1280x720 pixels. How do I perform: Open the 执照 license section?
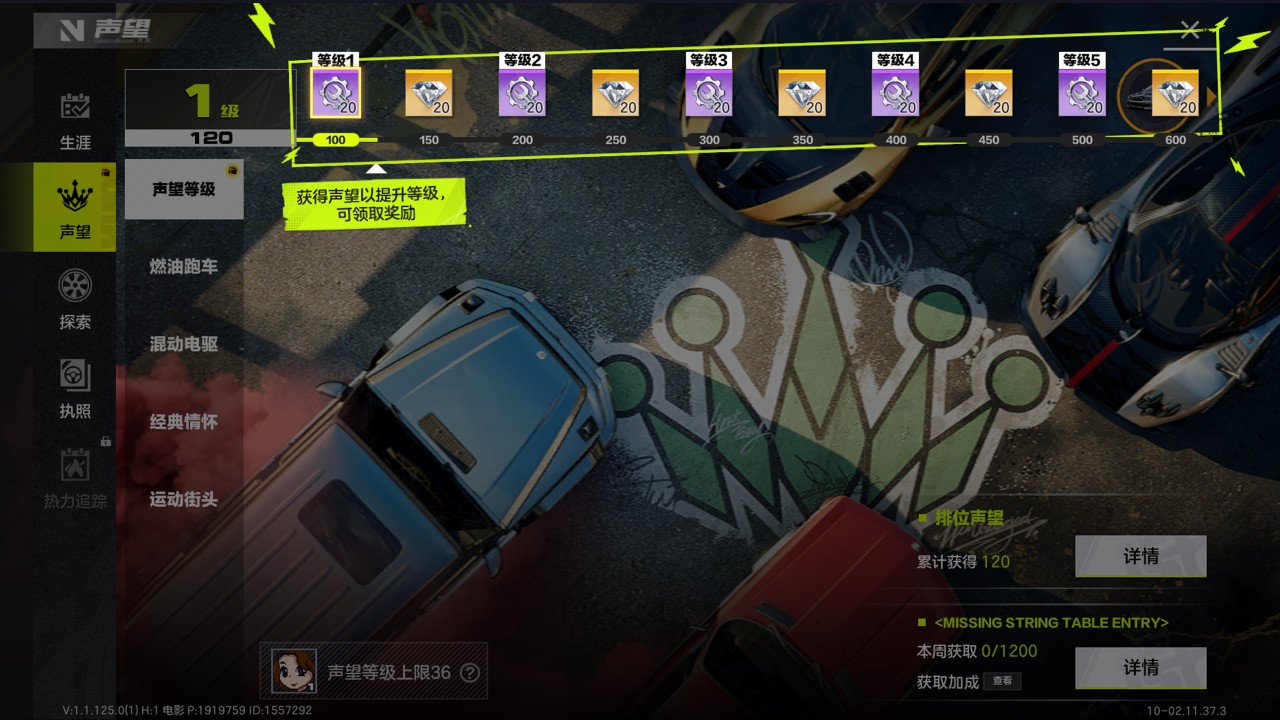75,388
